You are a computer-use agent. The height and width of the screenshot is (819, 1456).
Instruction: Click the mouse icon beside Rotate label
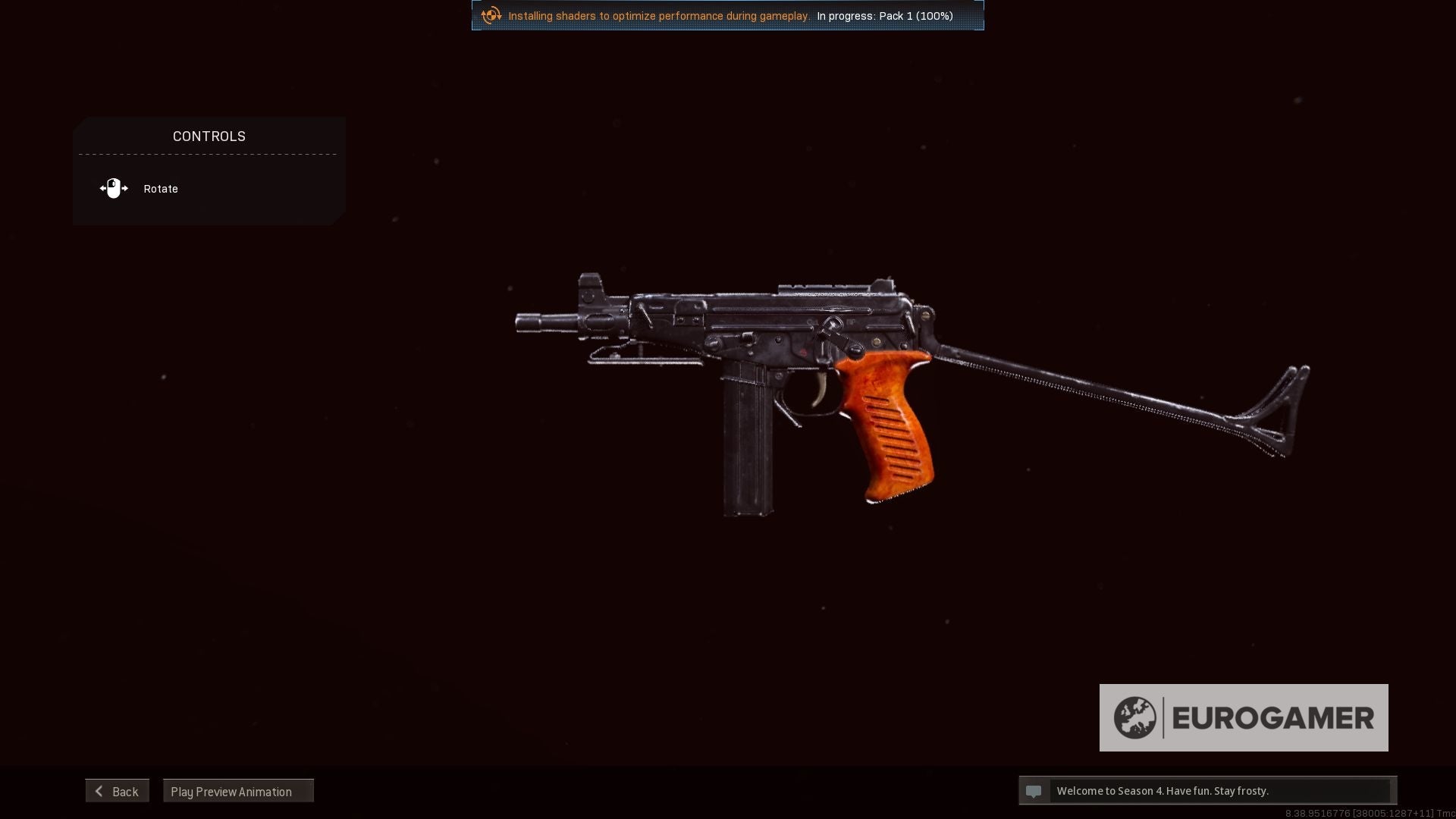pyautogui.click(x=114, y=188)
